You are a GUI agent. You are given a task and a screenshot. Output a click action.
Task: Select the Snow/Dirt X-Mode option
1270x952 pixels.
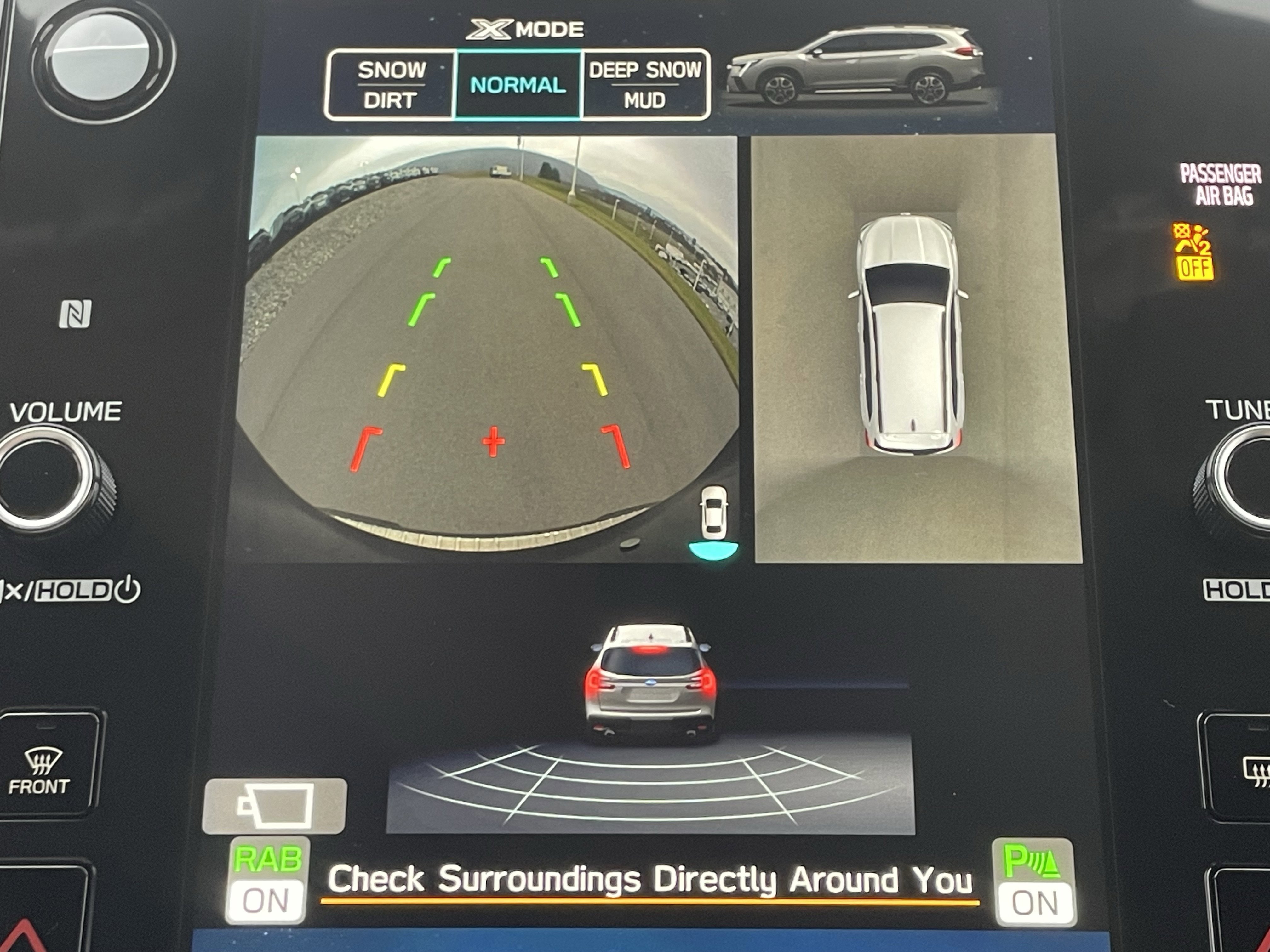point(391,85)
